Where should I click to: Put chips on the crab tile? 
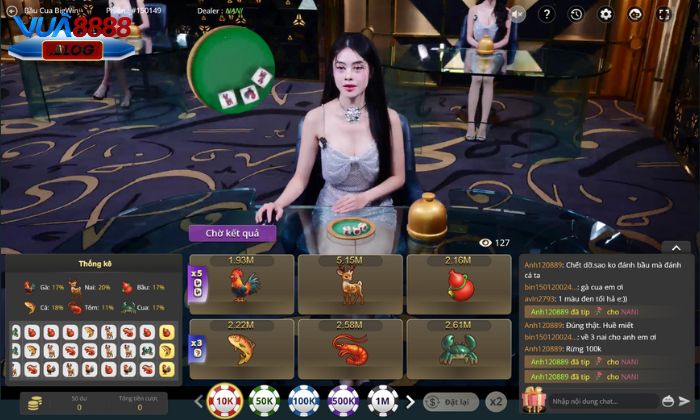pyautogui.click(x=460, y=348)
